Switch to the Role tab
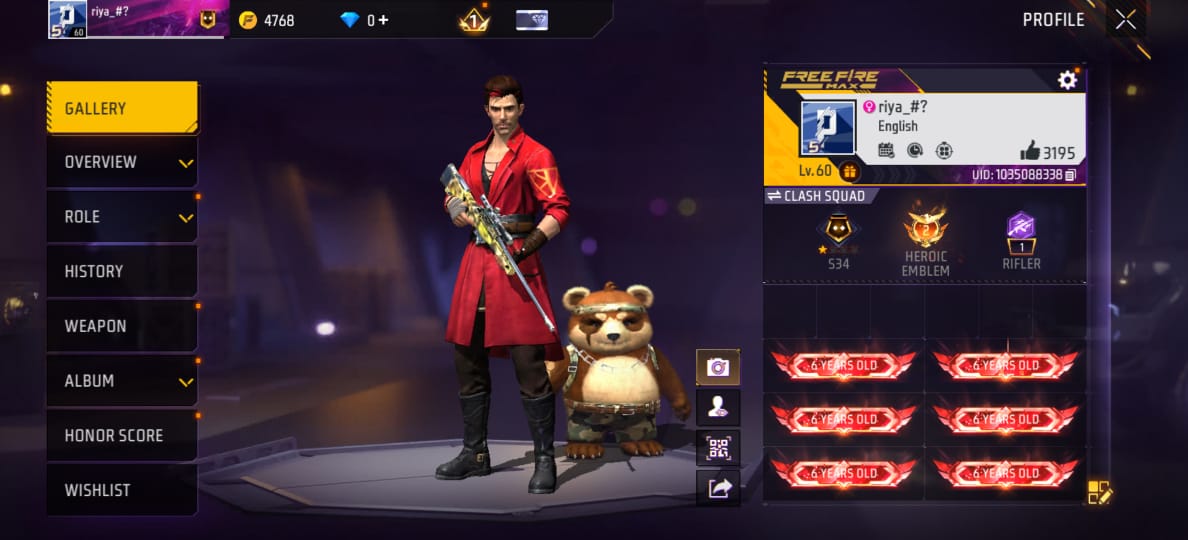This screenshot has height=540, width=1188. (121, 217)
